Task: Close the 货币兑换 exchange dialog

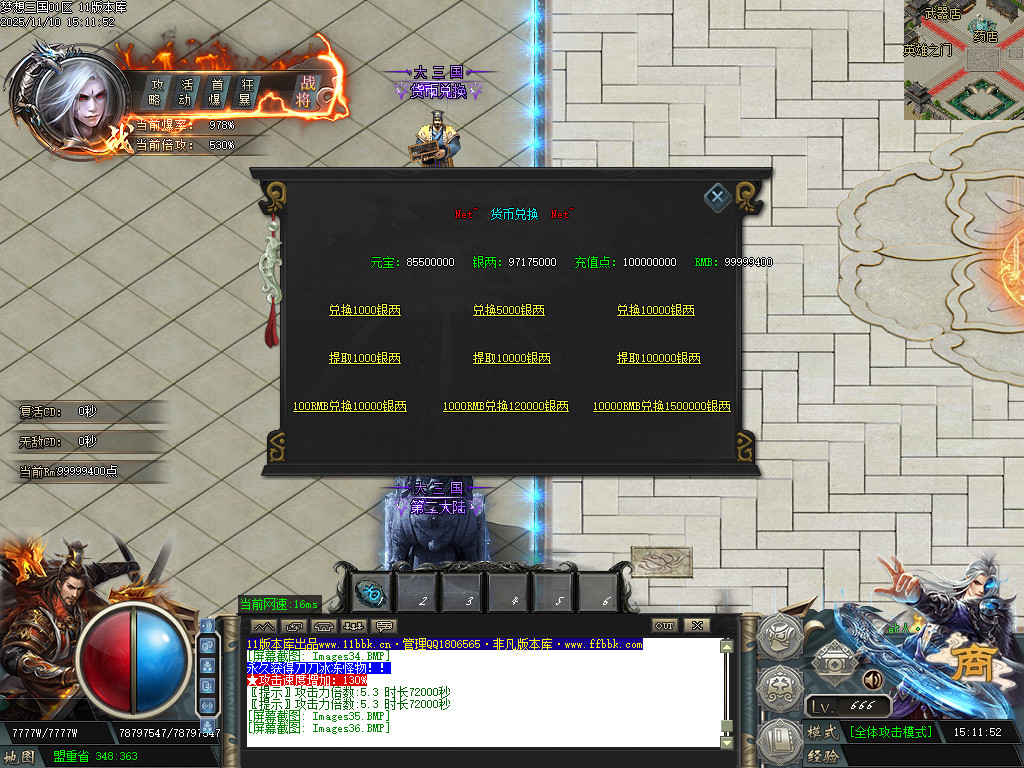Action: pyautogui.click(x=717, y=197)
